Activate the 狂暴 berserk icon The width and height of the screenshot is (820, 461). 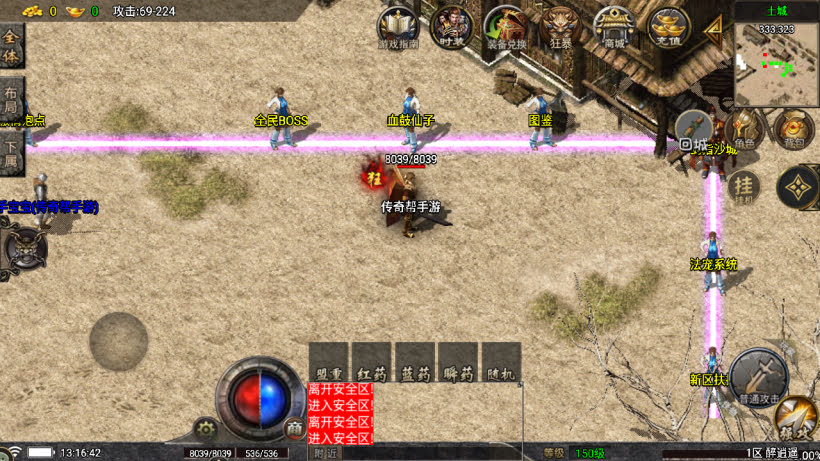pos(559,27)
